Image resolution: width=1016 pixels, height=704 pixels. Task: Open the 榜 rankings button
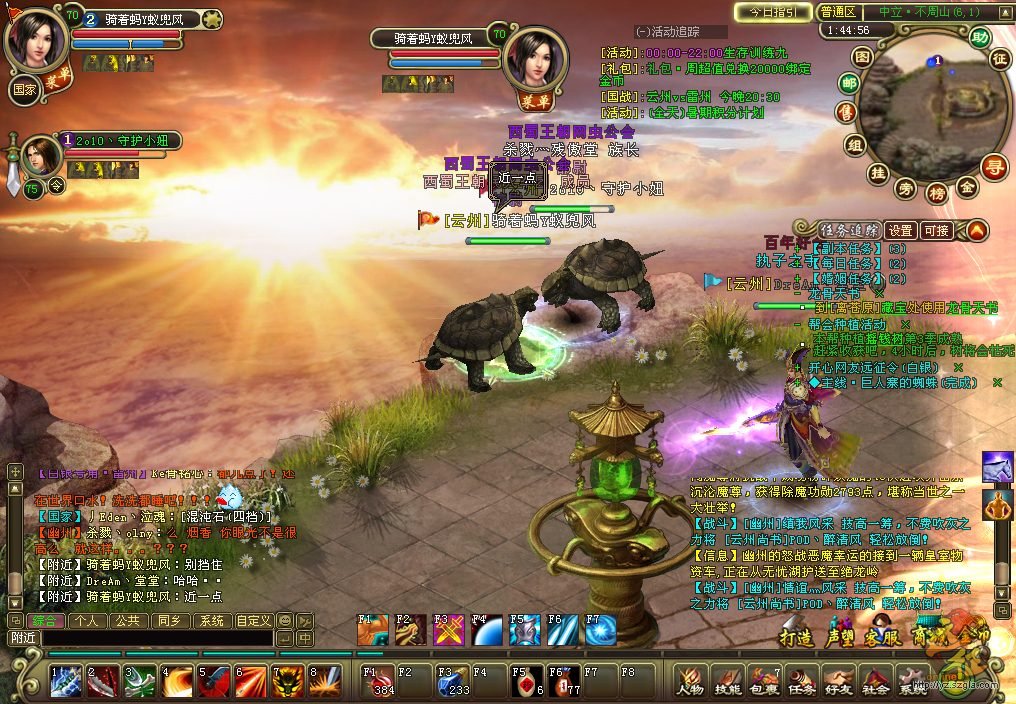pyautogui.click(x=936, y=191)
